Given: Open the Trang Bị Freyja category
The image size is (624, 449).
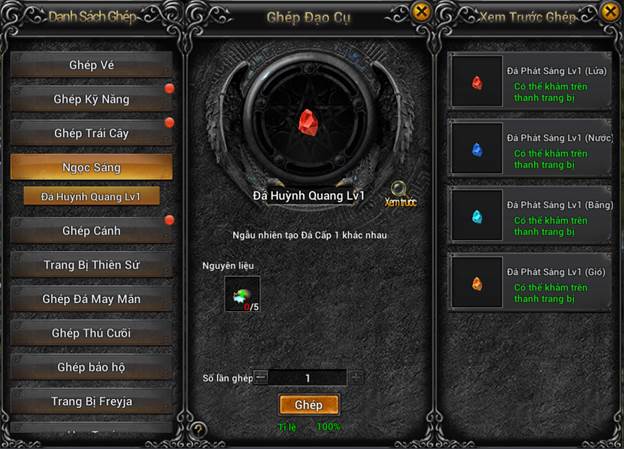Looking at the screenshot, I should (92, 401).
